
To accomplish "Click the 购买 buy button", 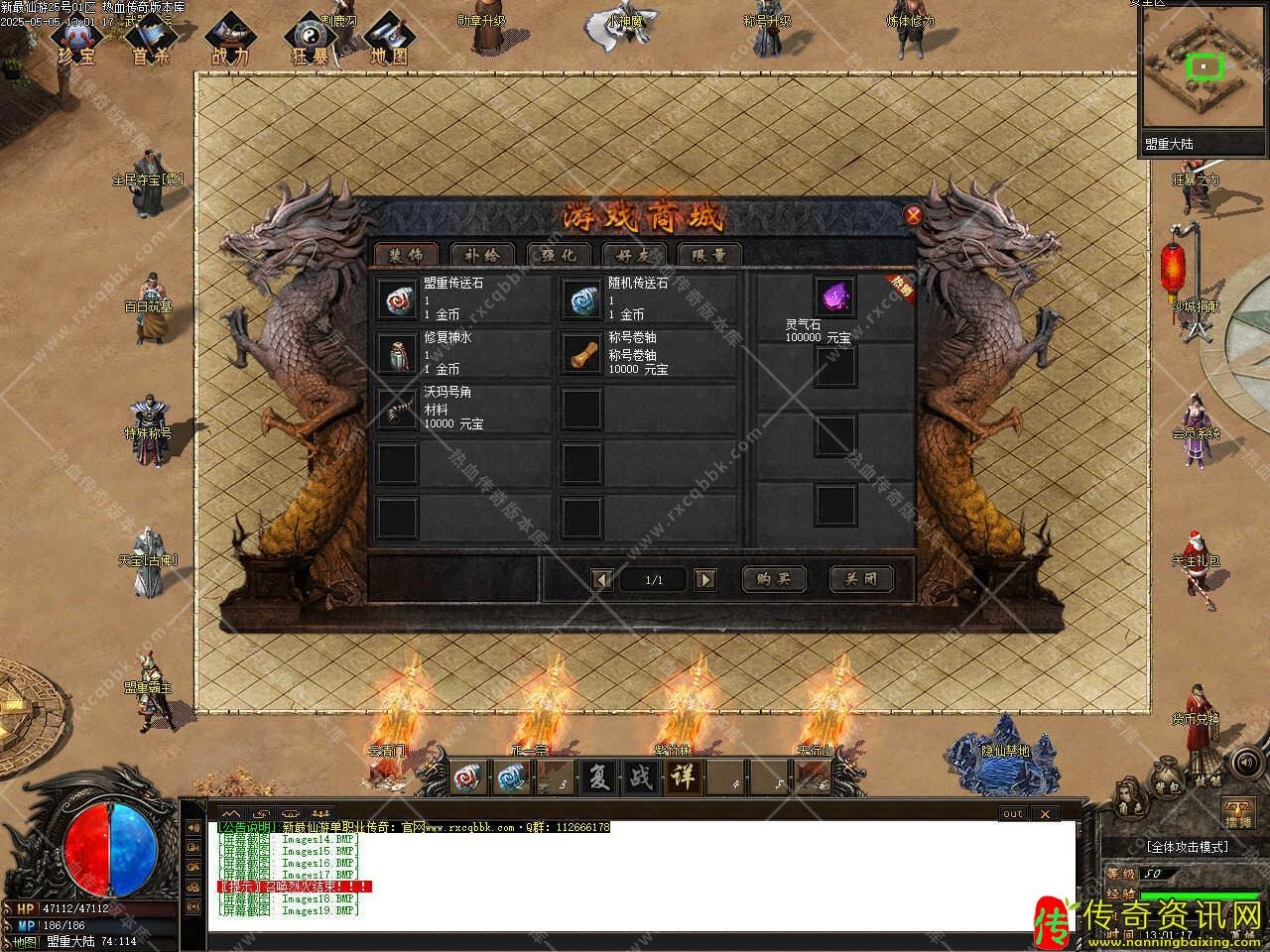I will point(774,579).
